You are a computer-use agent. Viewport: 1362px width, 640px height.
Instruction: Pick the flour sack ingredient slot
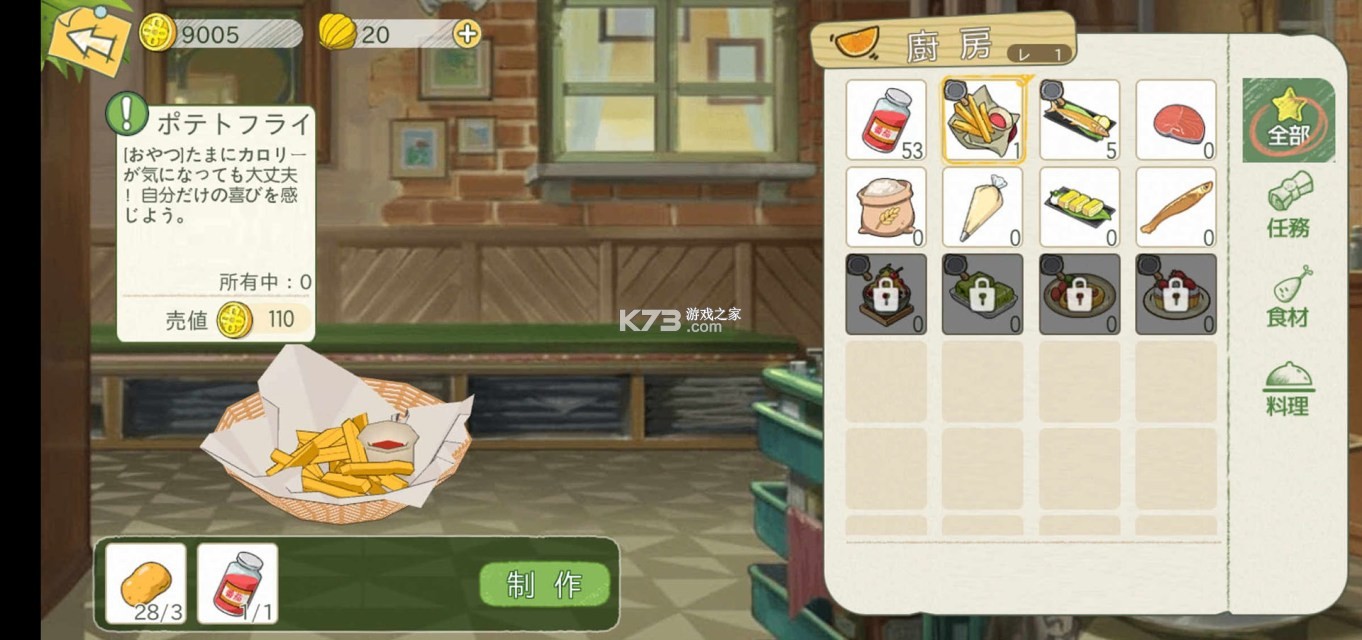coord(886,207)
